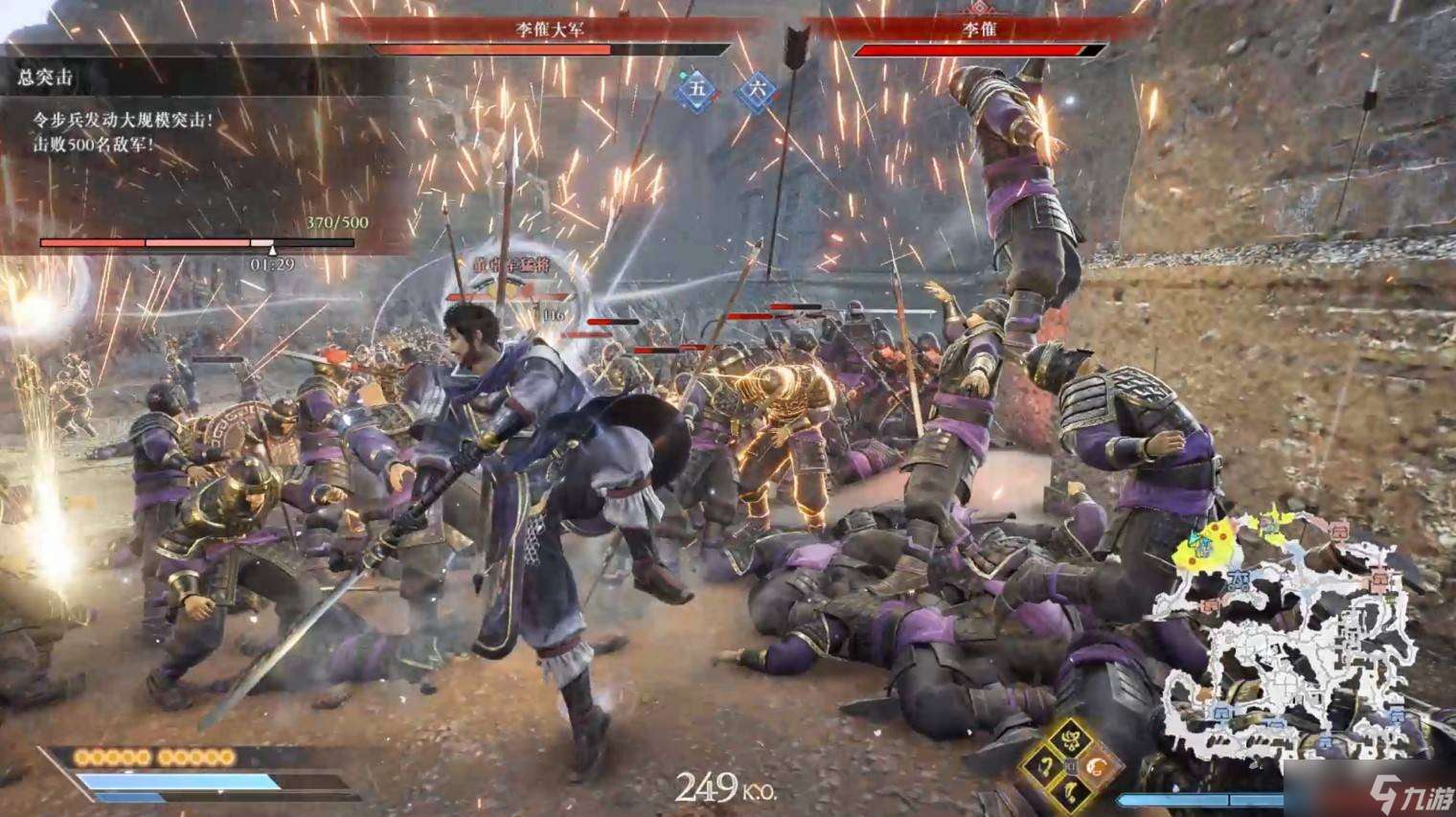Click the gauntlet skill icon atop the action wheel
1456x817 pixels.
tap(1072, 738)
